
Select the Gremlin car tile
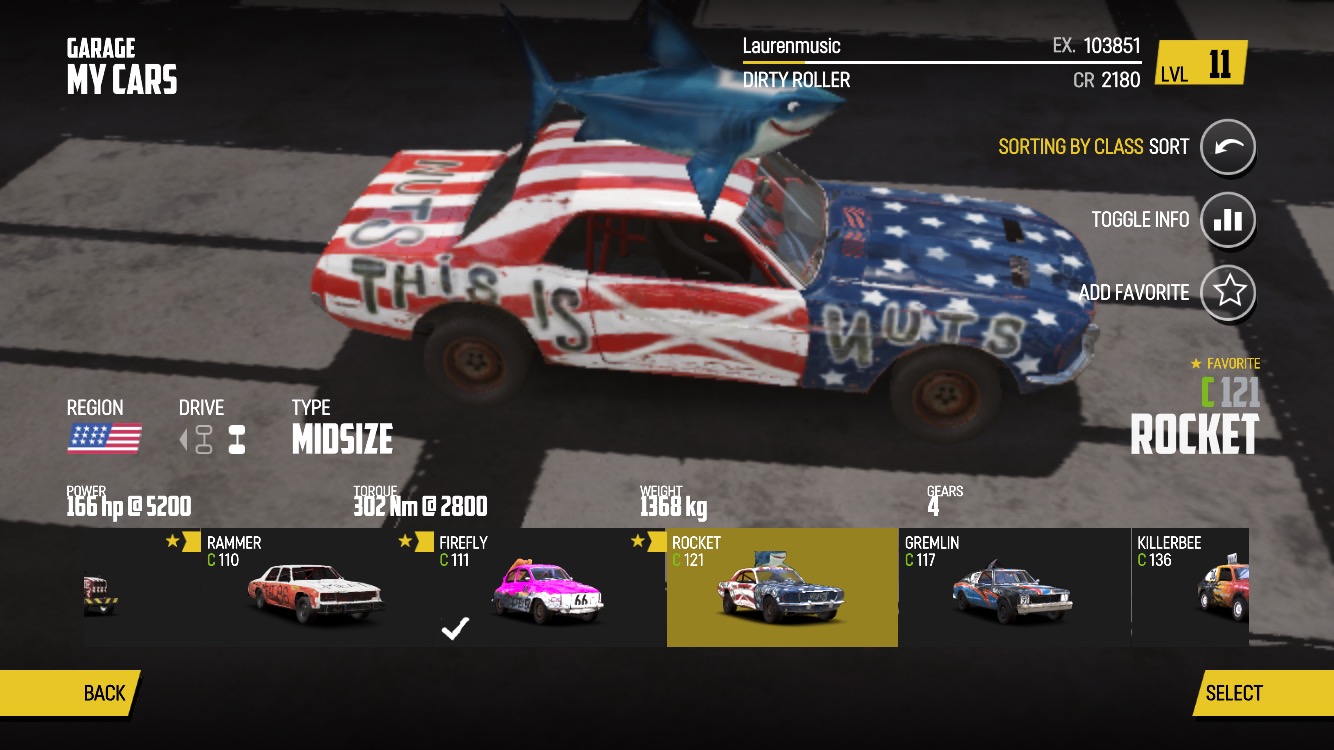pyautogui.click(x=1014, y=588)
